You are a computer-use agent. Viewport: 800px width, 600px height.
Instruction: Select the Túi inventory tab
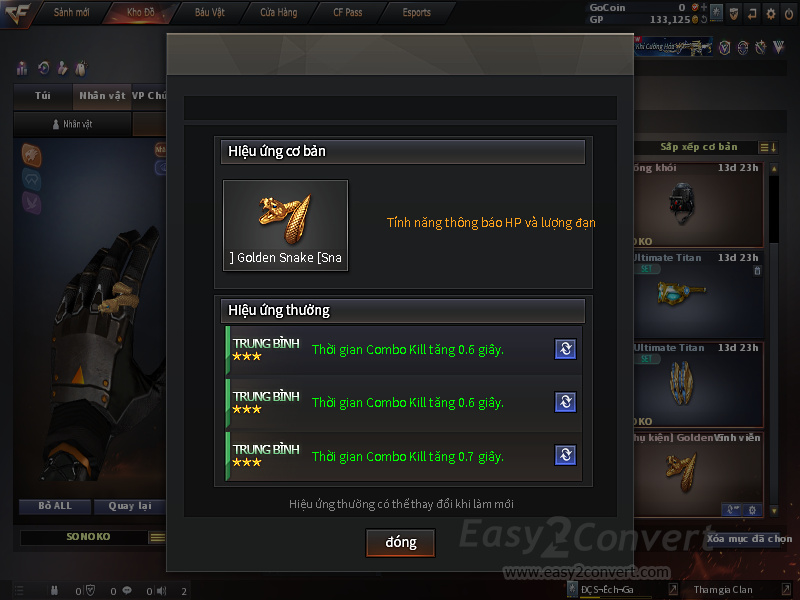43,96
